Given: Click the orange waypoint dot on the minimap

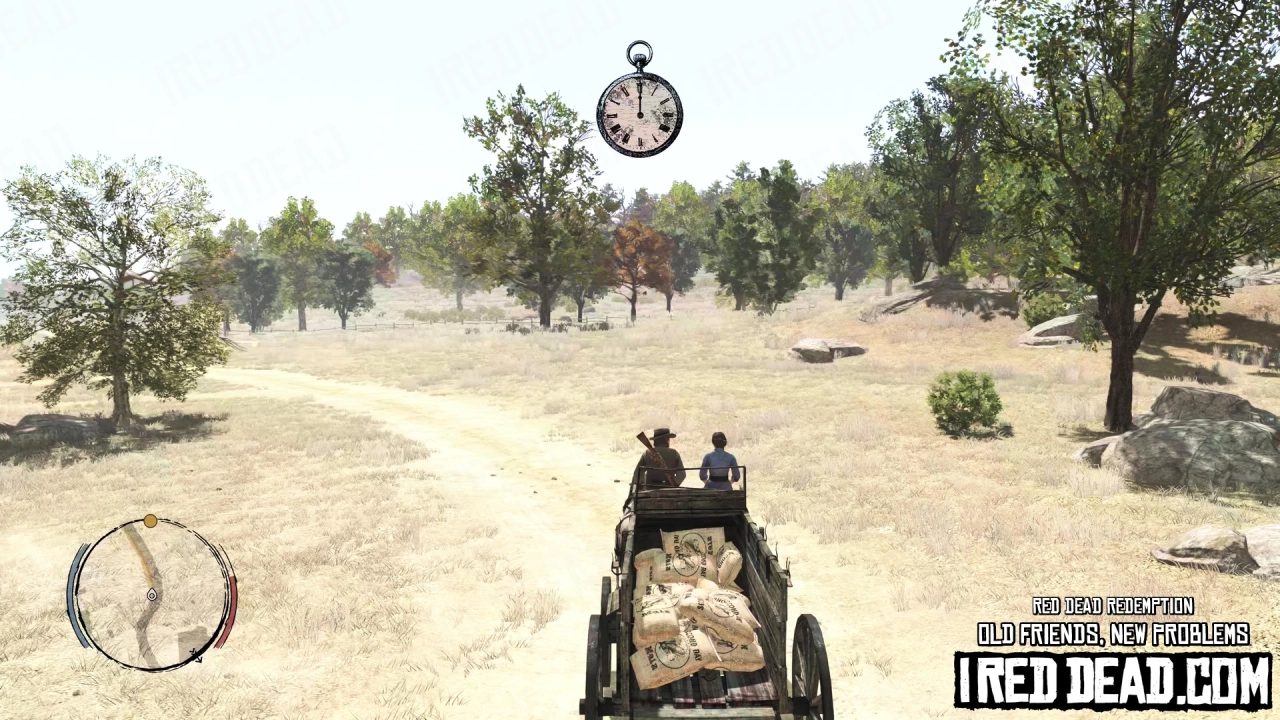Looking at the screenshot, I should 150,521.
